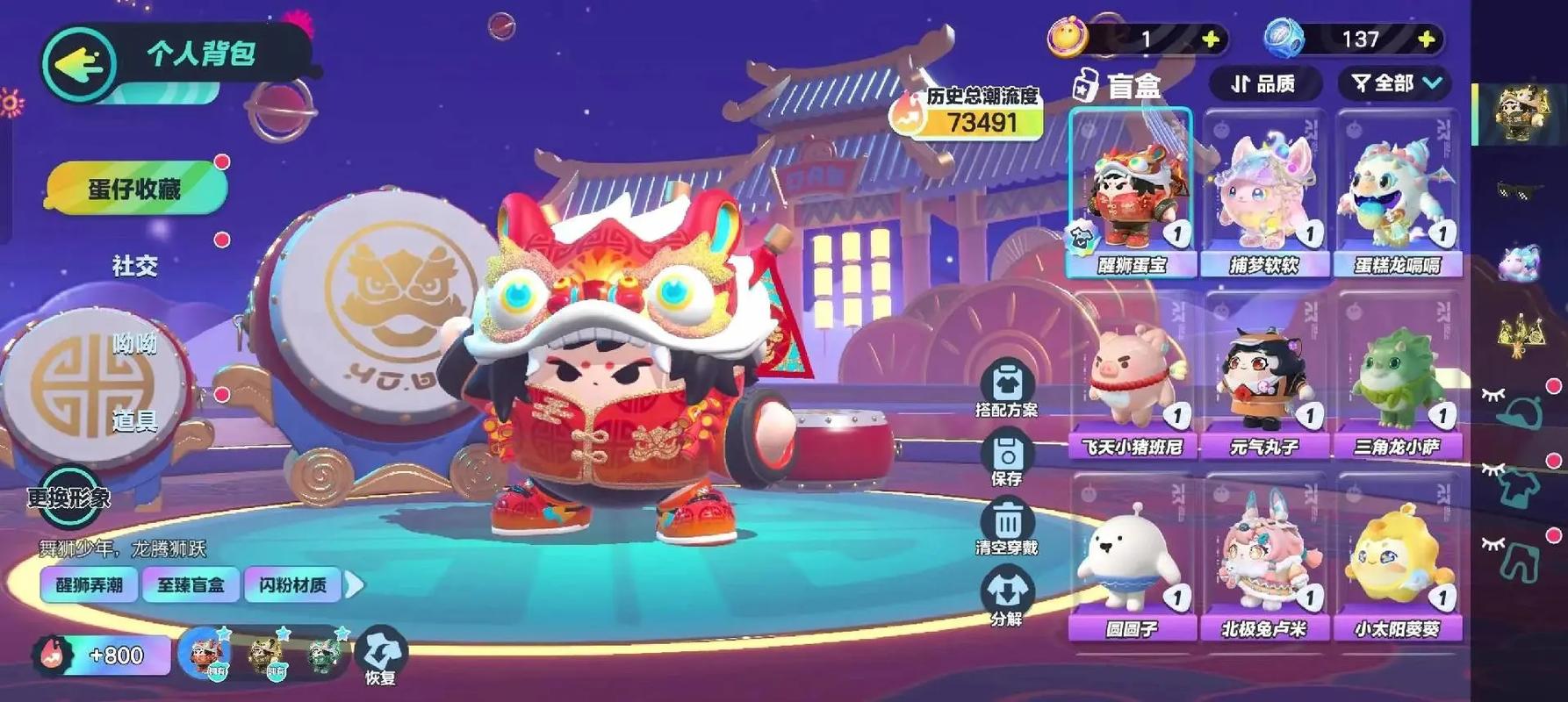This screenshot has height=702, width=1568.
Task: Pick the 蛋糕龙嗝嗝 skin card
Action: pyautogui.click(x=1396, y=193)
